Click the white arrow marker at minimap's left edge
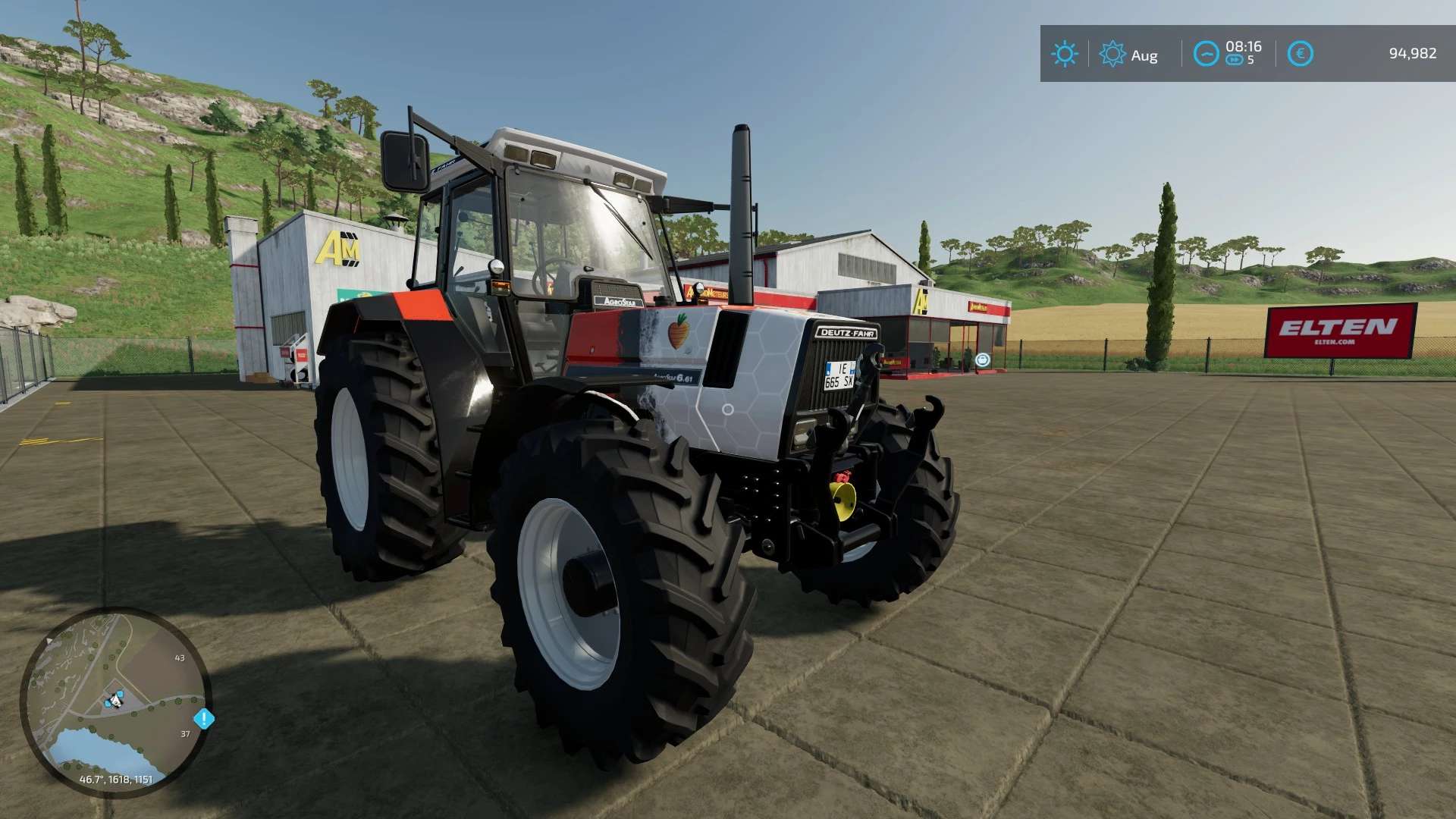Screen dimensions: 1456x819 click(49, 641)
